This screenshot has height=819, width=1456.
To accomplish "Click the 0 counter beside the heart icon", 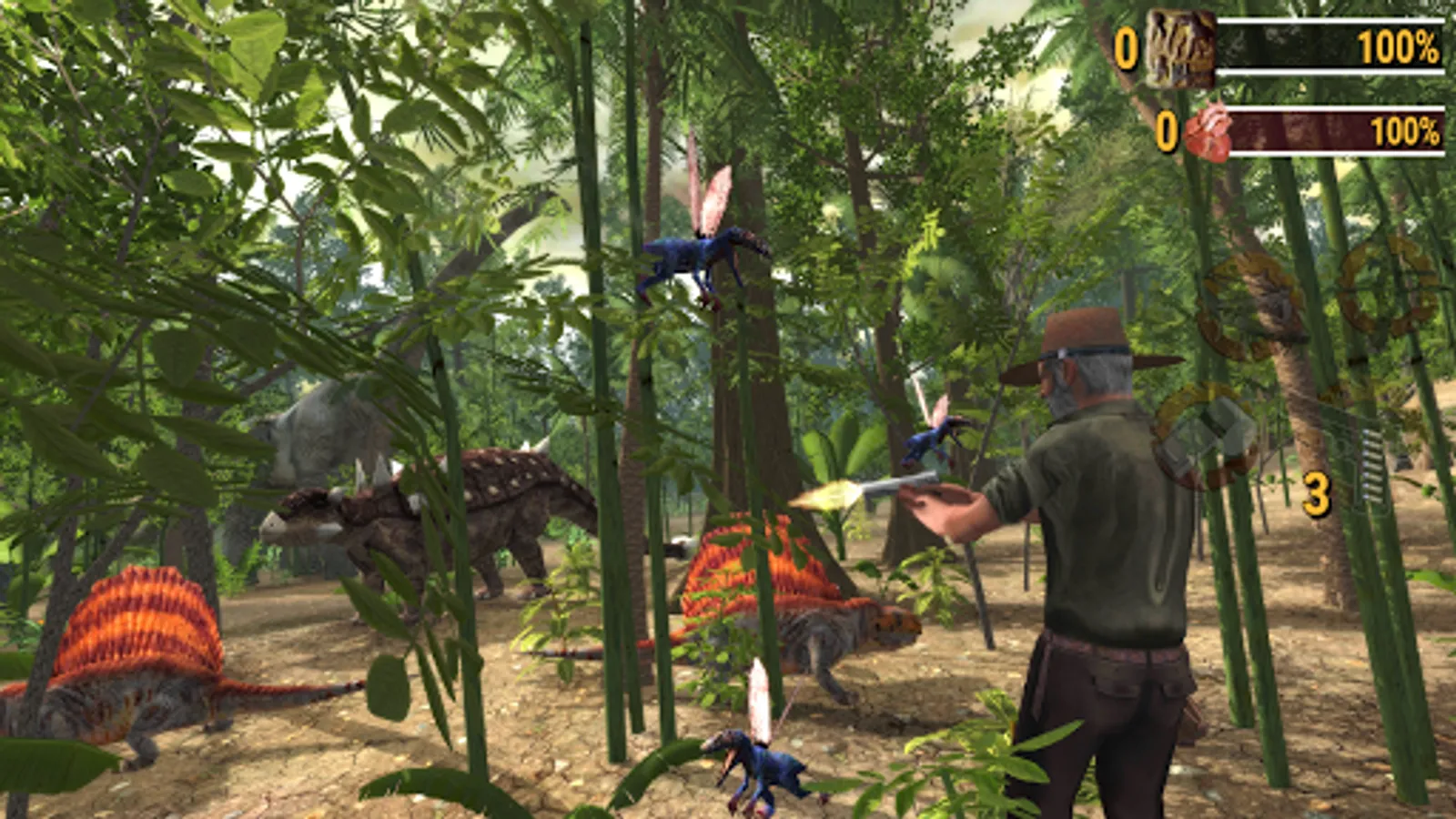I will [x=1167, y=130].
